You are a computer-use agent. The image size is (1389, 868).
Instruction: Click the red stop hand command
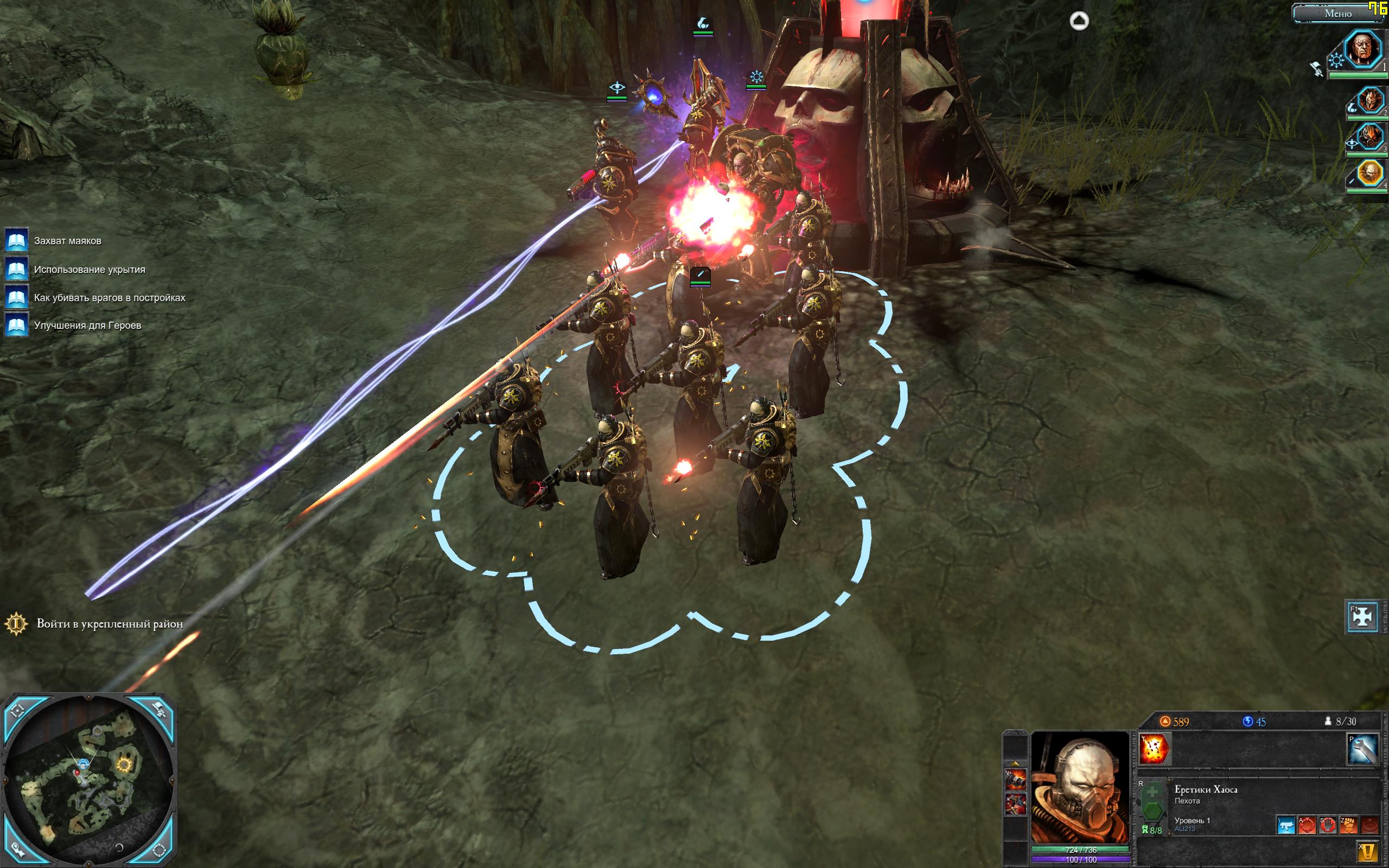coord(1328,826)
